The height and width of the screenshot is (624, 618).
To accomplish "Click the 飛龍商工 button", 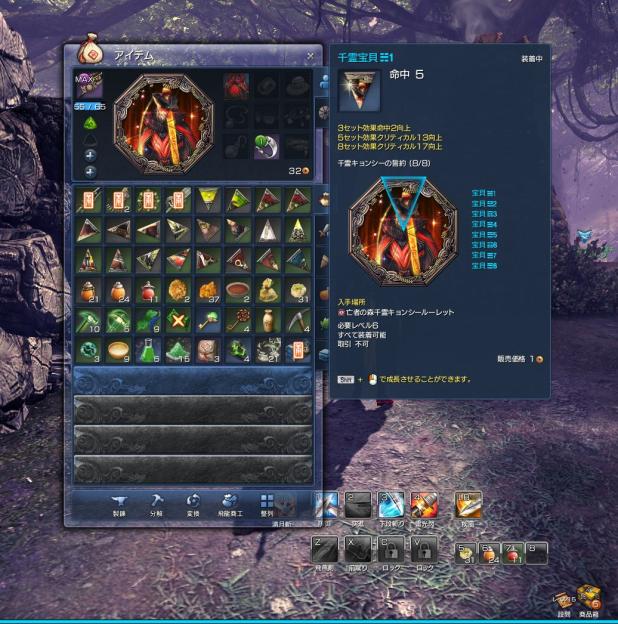I will (229, 502).
